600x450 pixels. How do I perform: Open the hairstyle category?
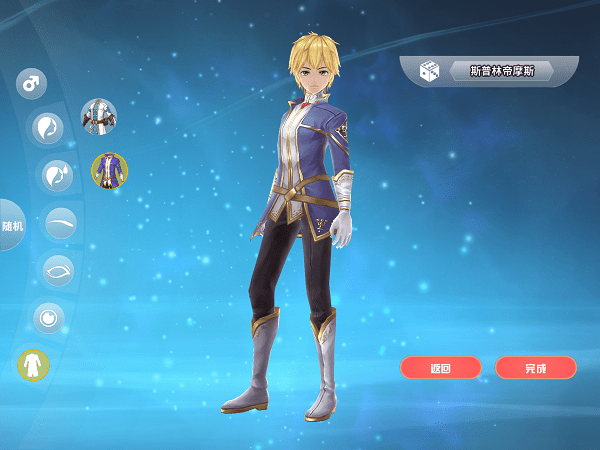click(47, 128)
